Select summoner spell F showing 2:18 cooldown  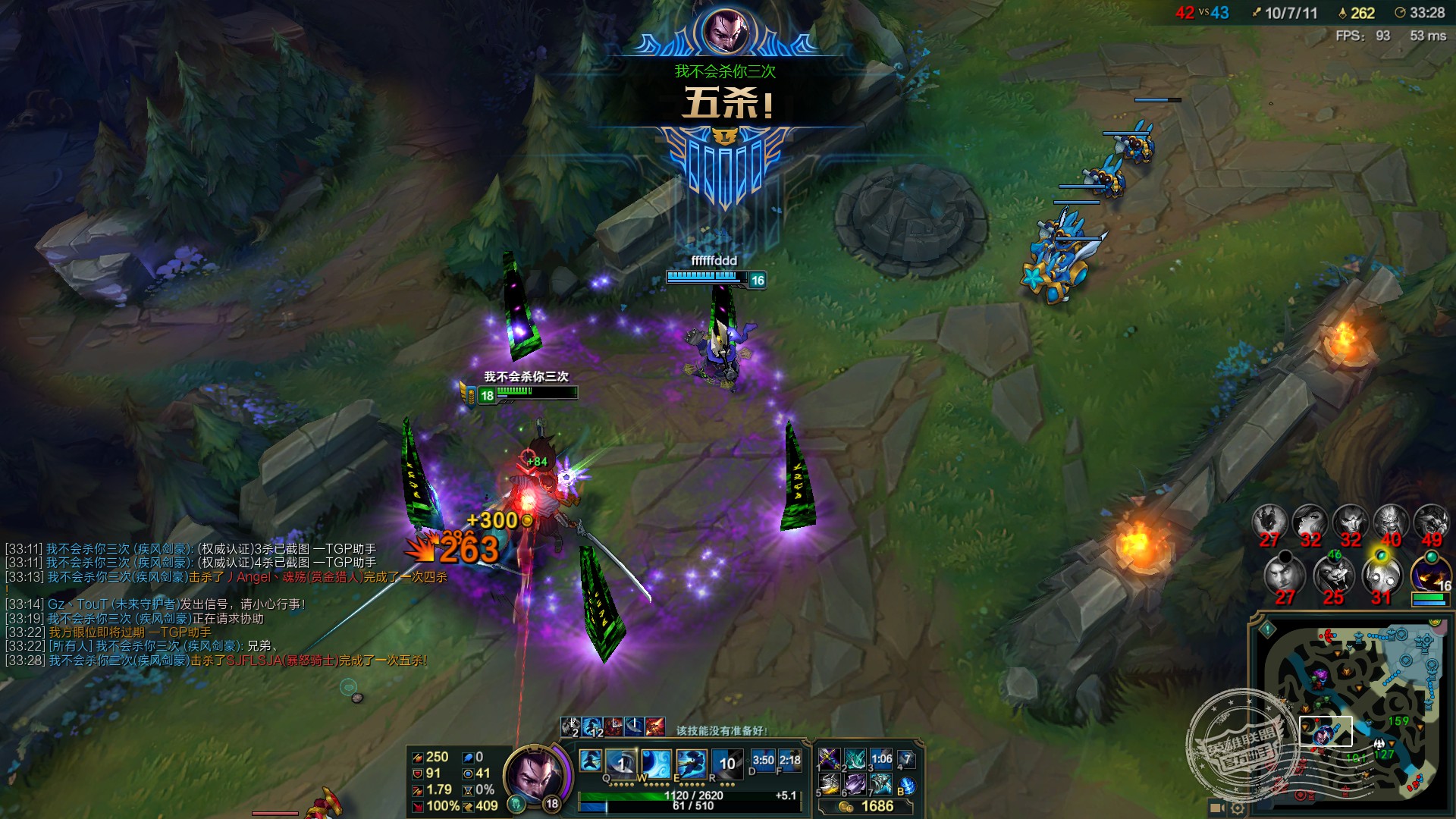790,761
